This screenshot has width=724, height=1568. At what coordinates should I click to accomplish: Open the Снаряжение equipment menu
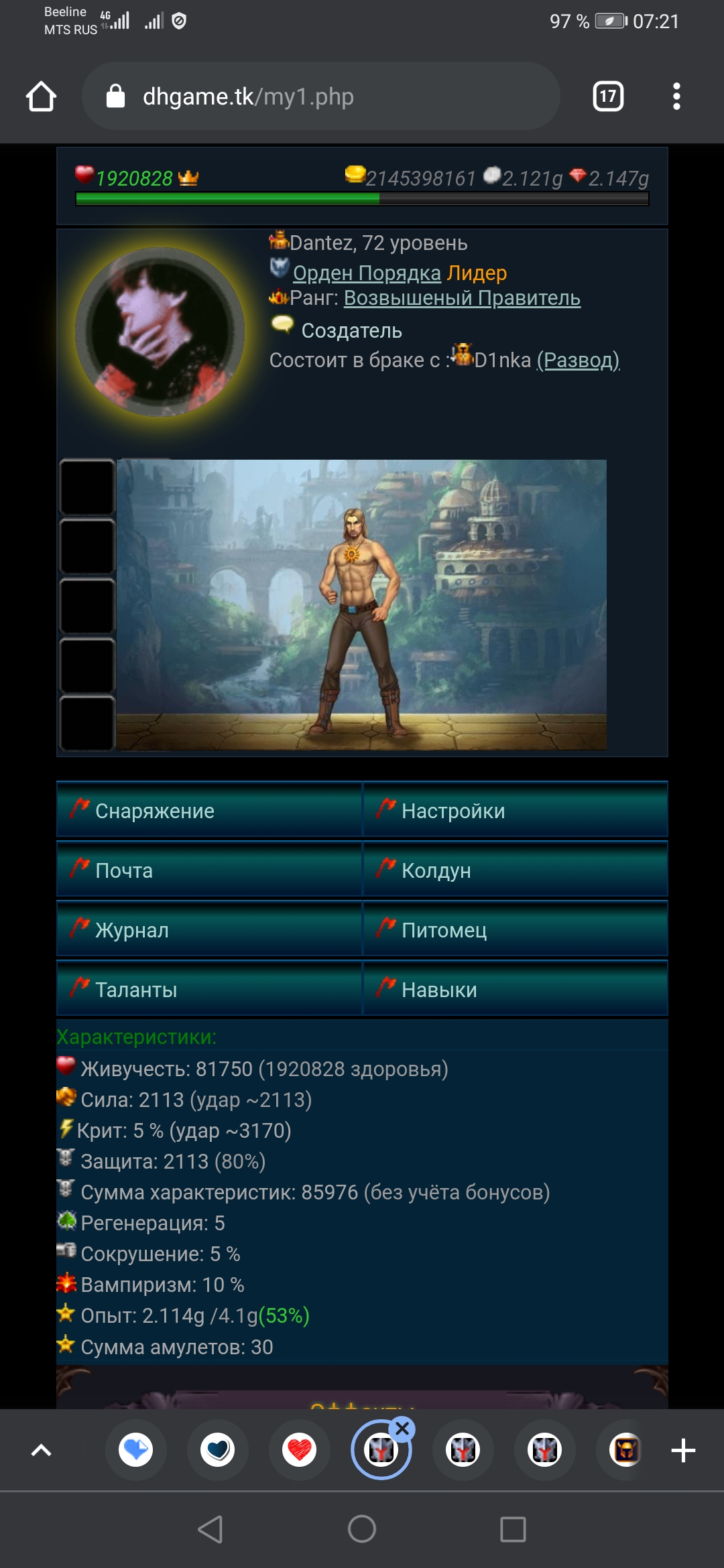[x=209, y=810]
